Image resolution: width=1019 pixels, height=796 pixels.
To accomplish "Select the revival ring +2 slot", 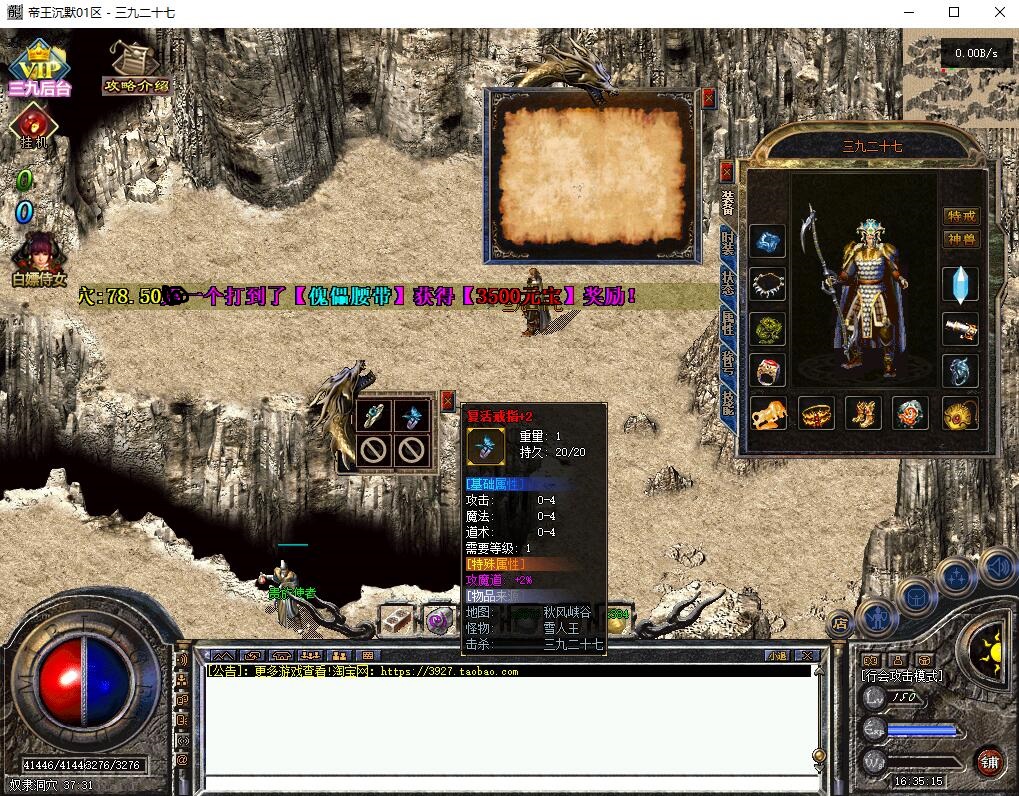I will tap(411, 416).
